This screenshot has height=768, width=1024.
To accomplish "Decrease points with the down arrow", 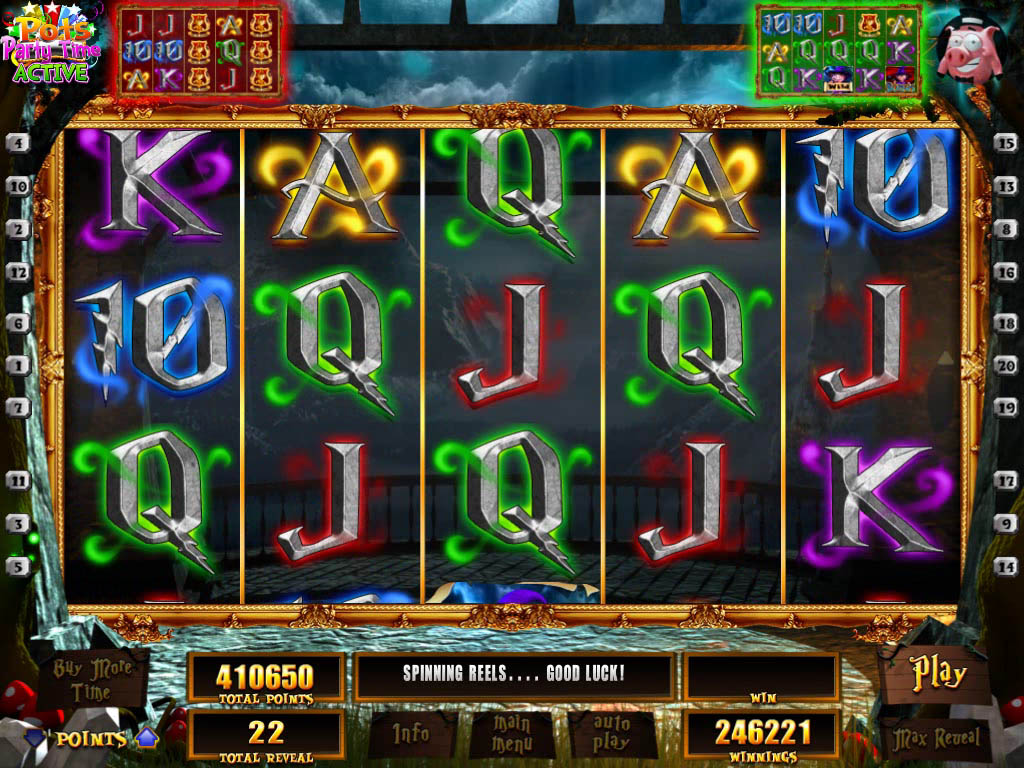I will click(x=35, y=738).
